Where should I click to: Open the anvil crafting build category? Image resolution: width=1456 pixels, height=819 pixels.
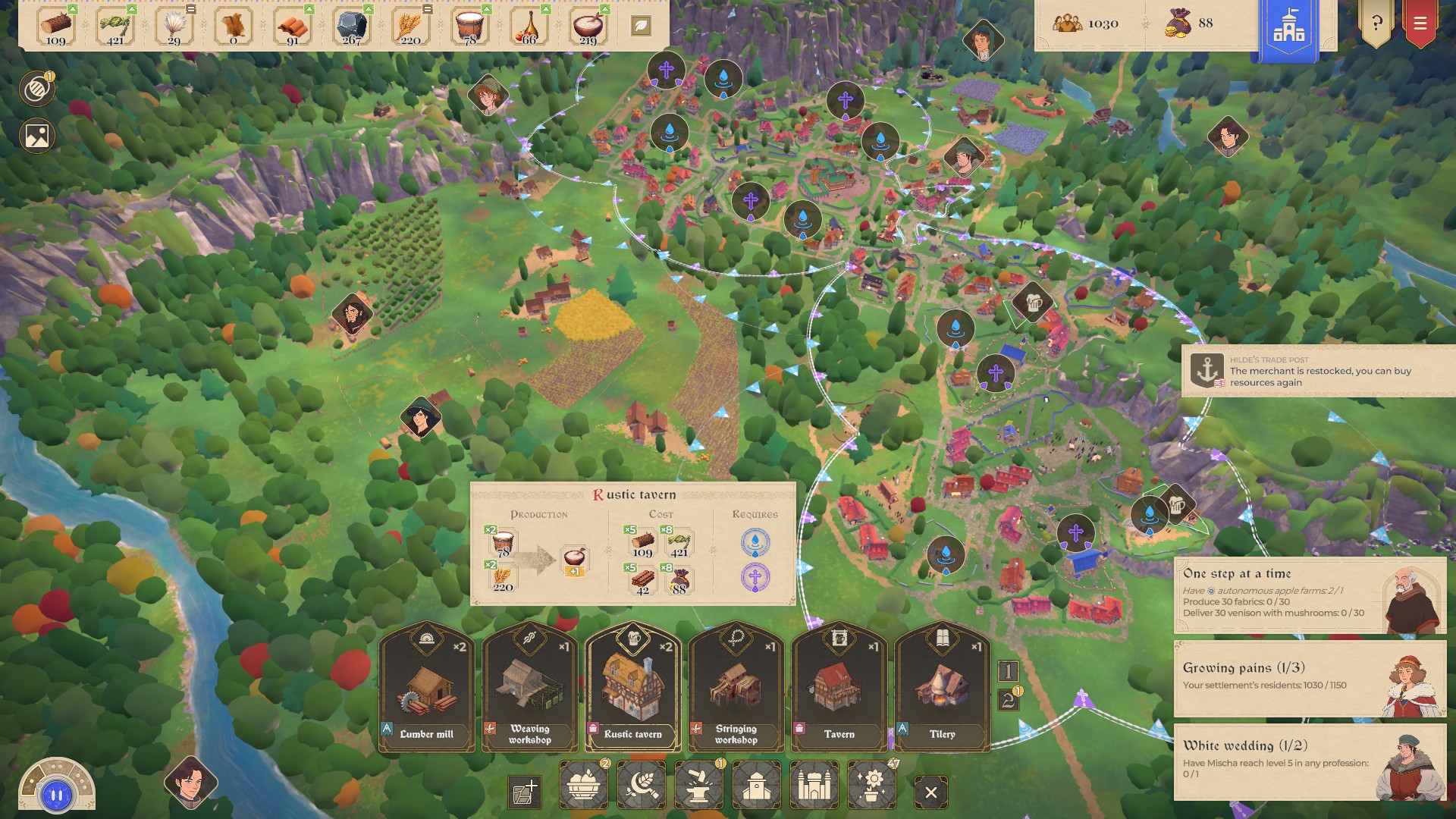pyautogui.click(x=699, y=786)
